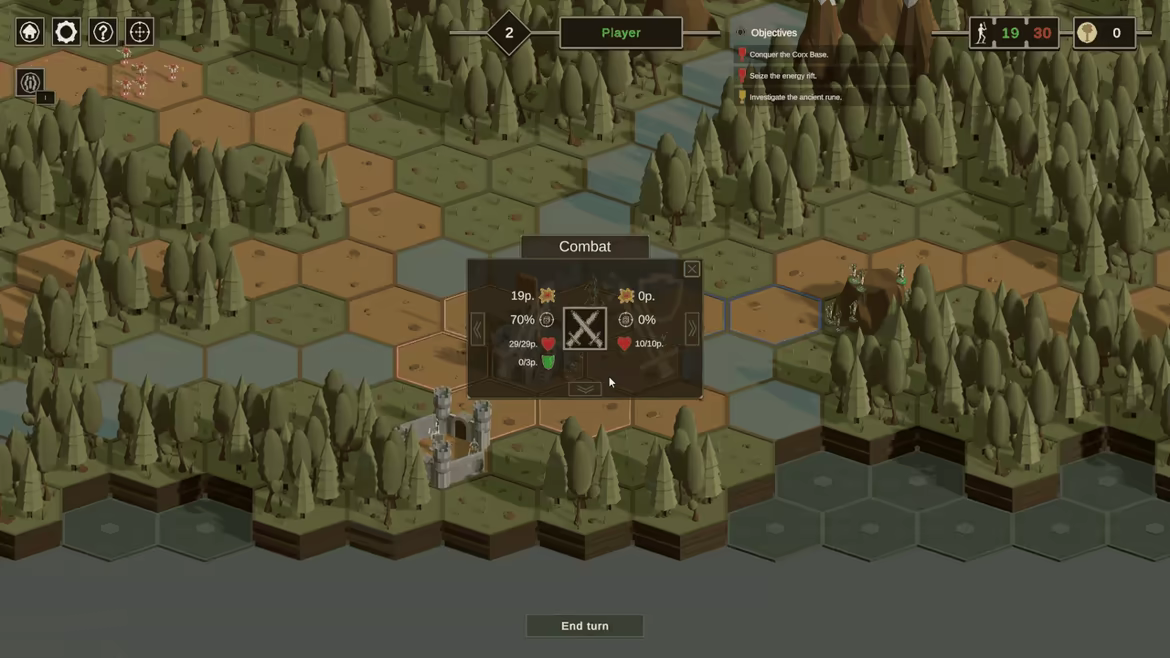Select the unit group icon below home
This screenshot has width=1170, height=658.
[x=30, y=82]
